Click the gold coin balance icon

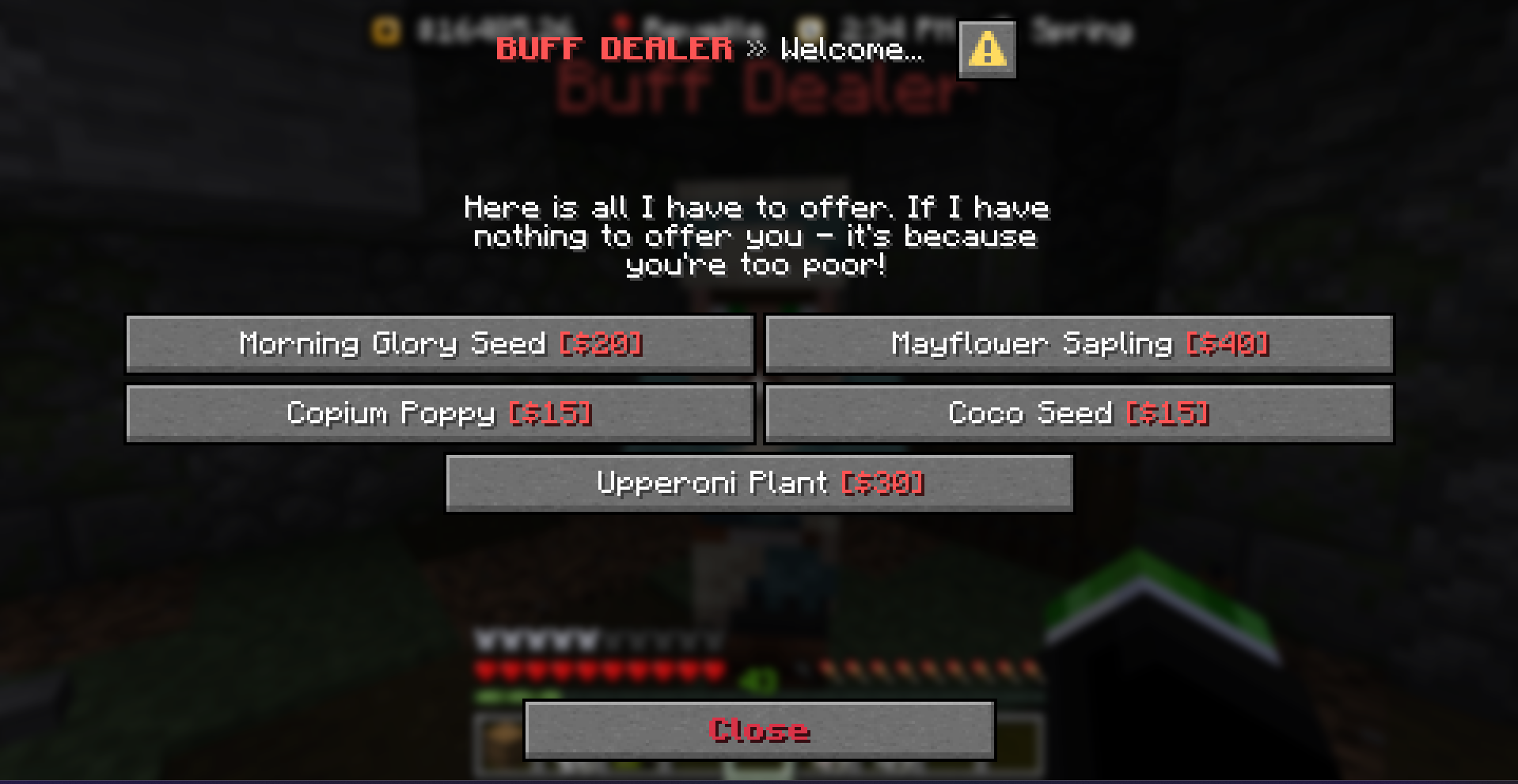pyautogui.click(x=385, y=30)
